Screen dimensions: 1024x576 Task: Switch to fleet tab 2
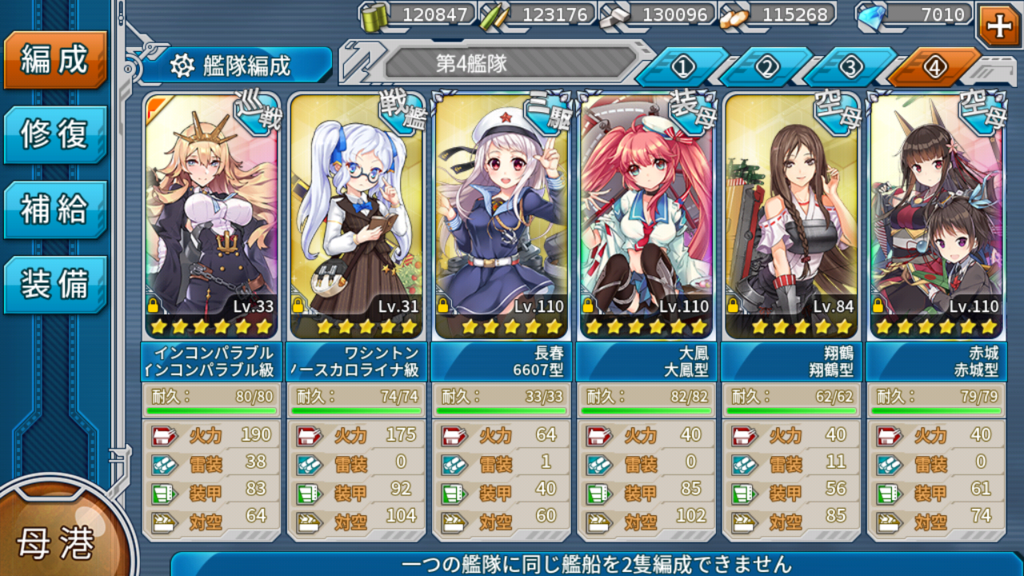(767, 67)
